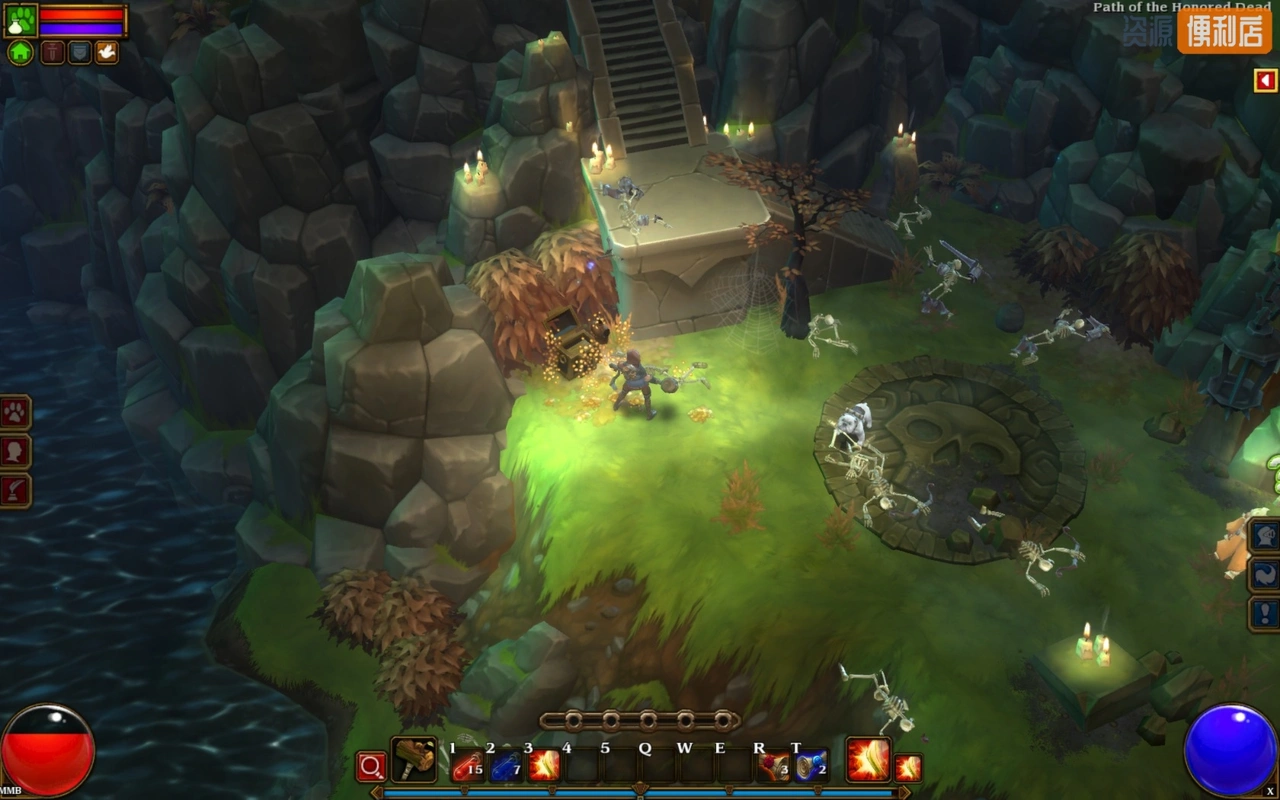Select the wooden mallet weapon slot
1280x800 pixels.
[x=413, y=760]
